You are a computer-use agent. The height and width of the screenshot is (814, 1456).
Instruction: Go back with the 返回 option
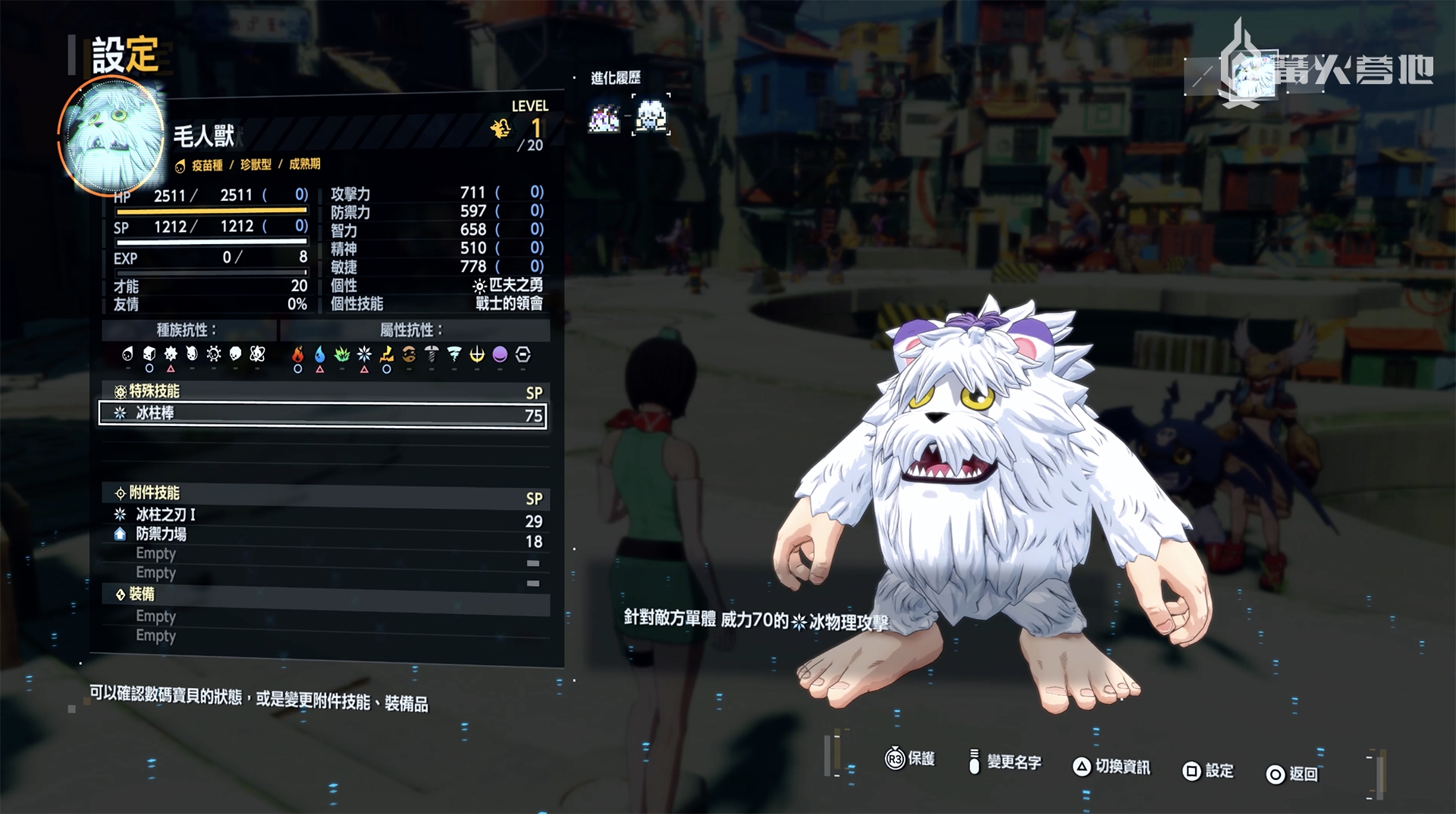[1292, 774]
